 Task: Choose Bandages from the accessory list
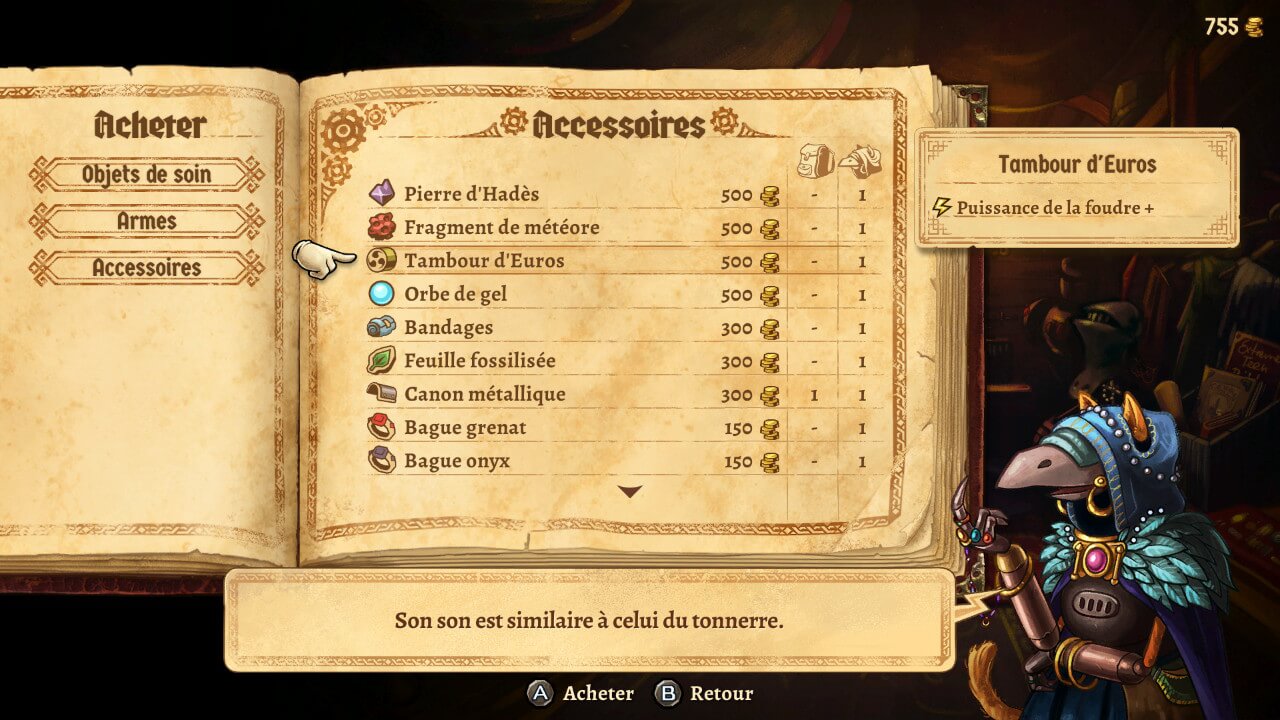click(448, 328)
